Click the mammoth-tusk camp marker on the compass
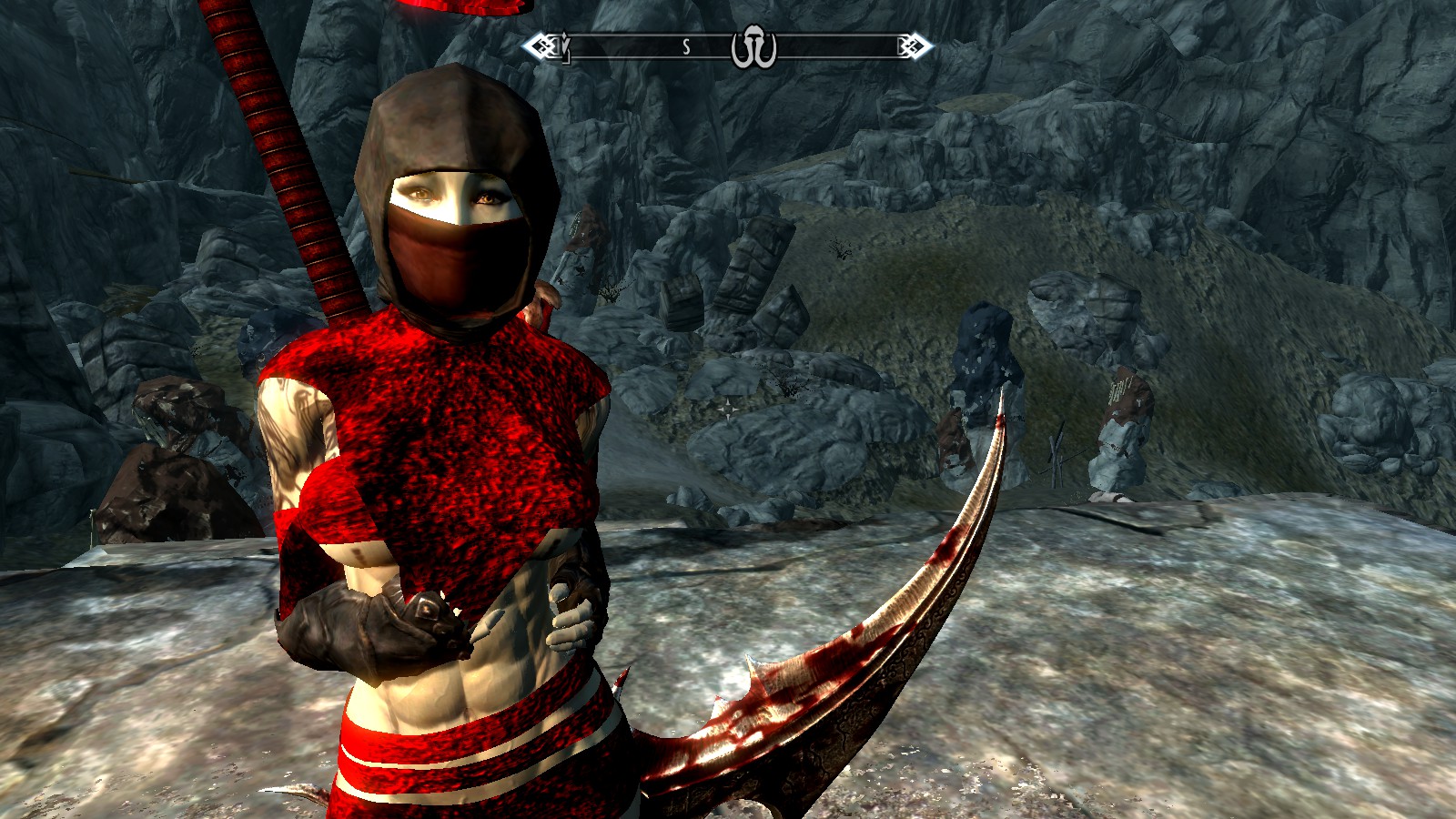This screenshot has width=1456, height=819. pos(753,49)
